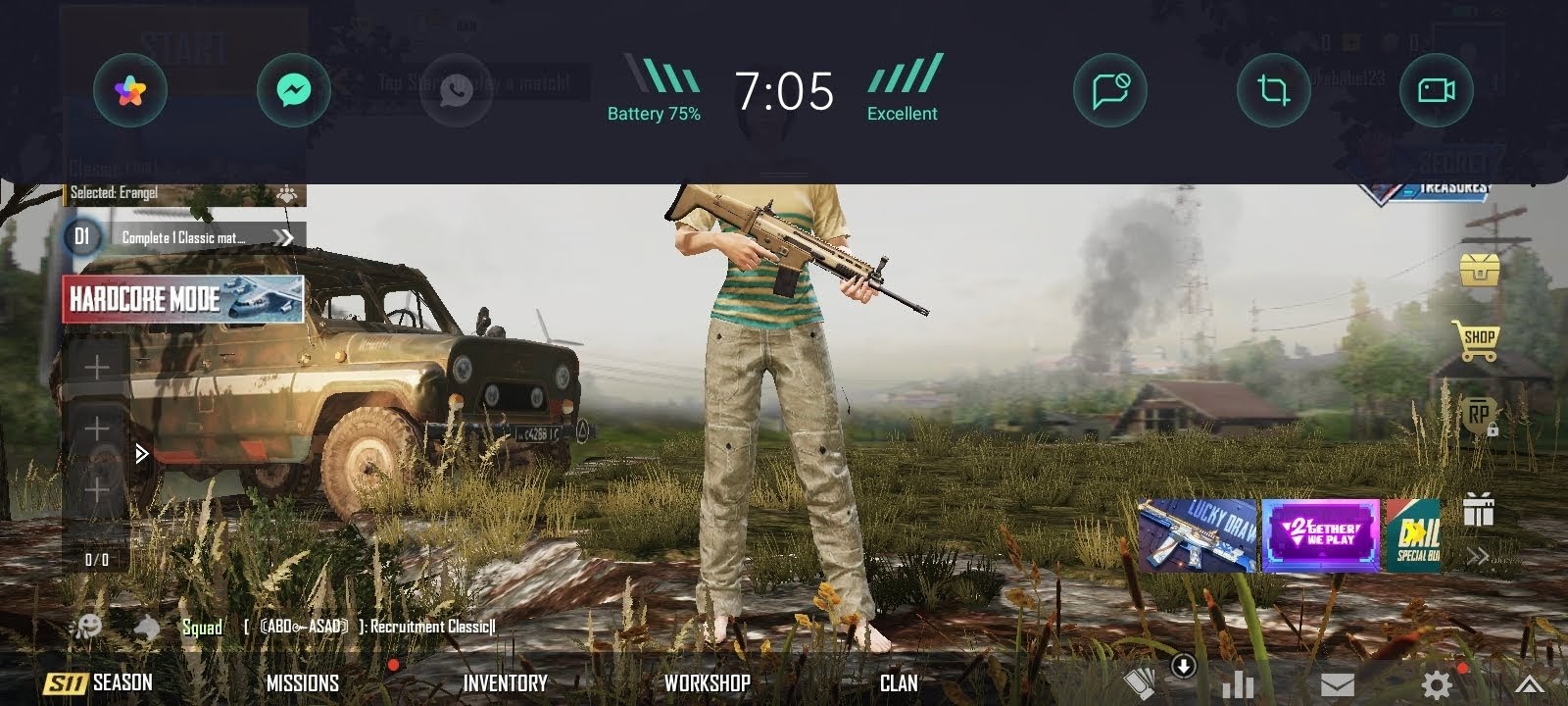Open the treasure chest crate icon
1568x706 pixels.
click(1479, 269)
